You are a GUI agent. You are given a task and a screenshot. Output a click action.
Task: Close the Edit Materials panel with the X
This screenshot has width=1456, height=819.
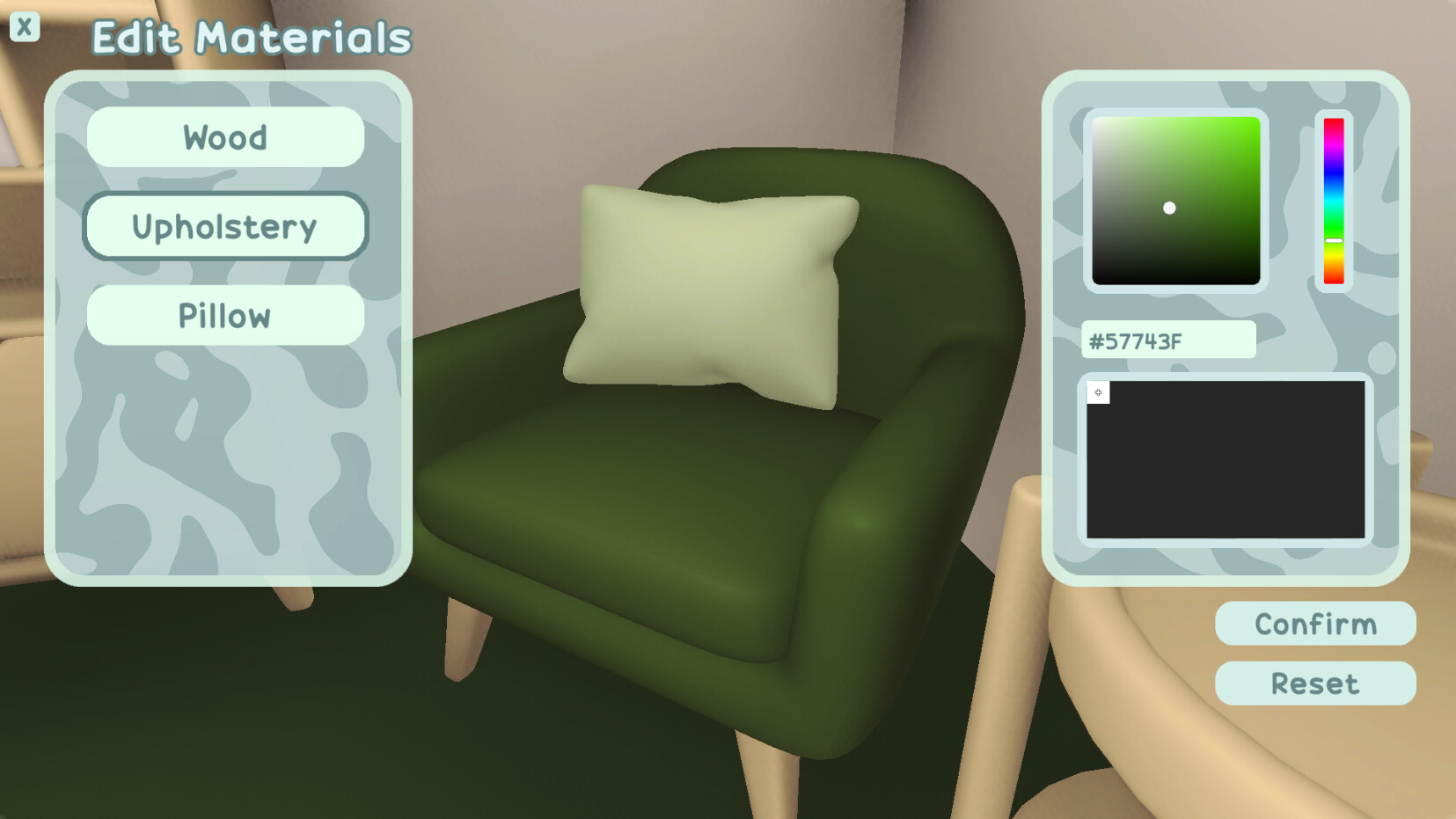click(x=26, y=26)
